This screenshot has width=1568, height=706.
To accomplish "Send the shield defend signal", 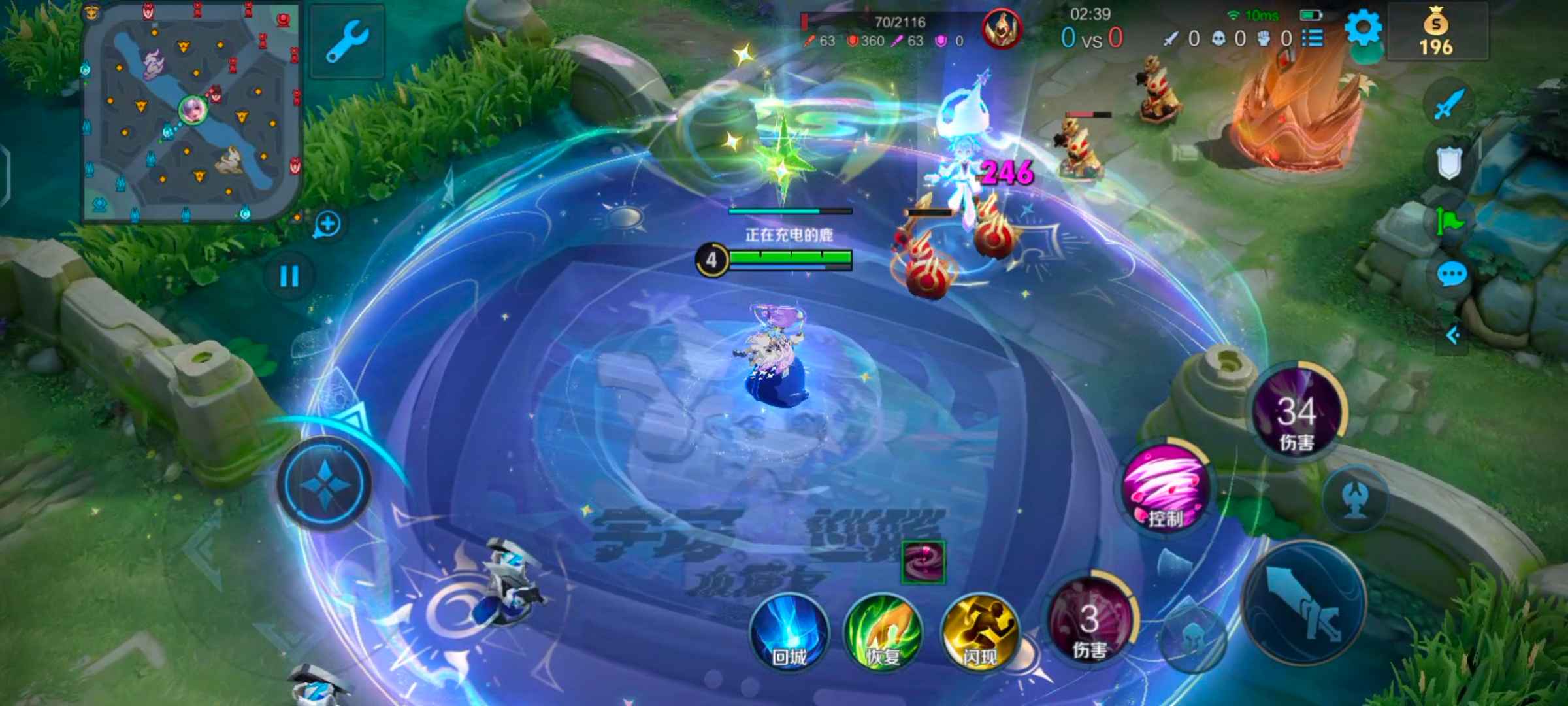I will [1449, 162].
